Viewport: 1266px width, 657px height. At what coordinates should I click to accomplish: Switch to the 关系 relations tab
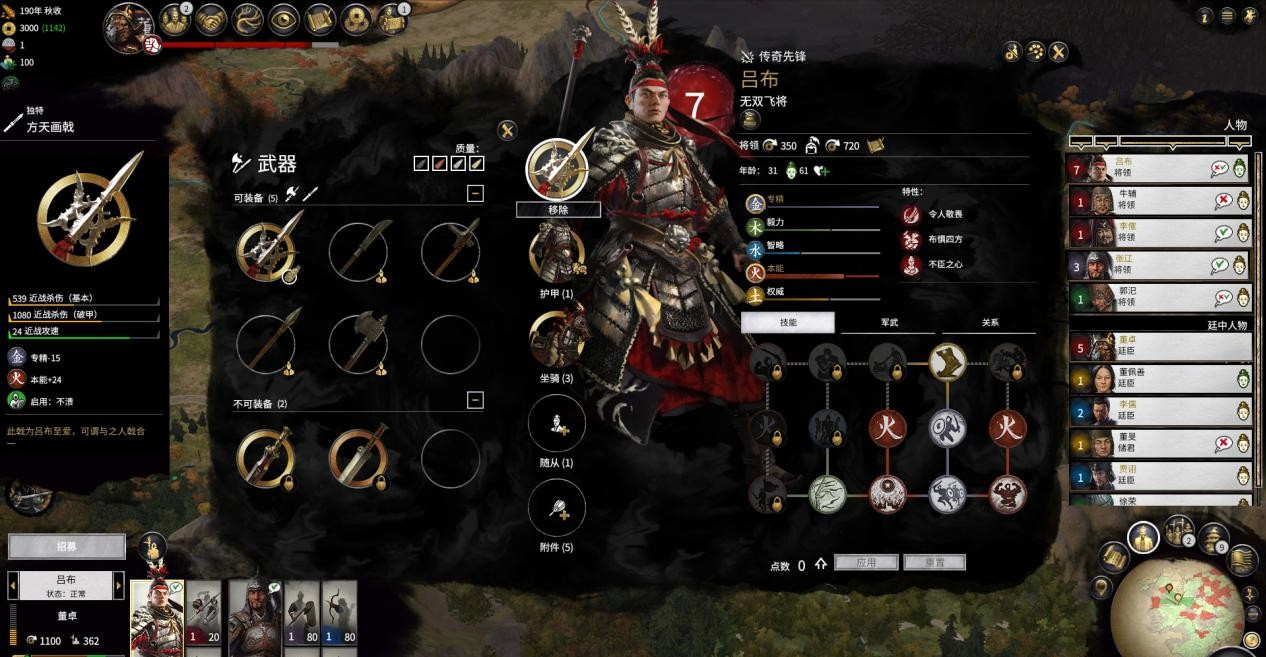(989, 322)
